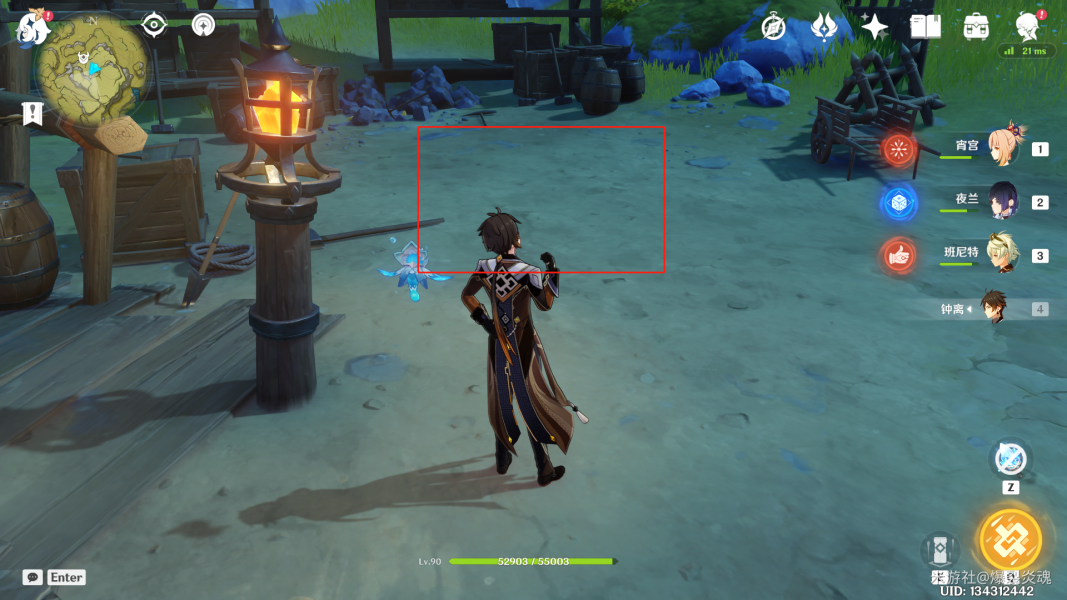Screen dimensions: 1067x600
Task: Click the star signal icon beside the eye
Action: click(203, 24)
